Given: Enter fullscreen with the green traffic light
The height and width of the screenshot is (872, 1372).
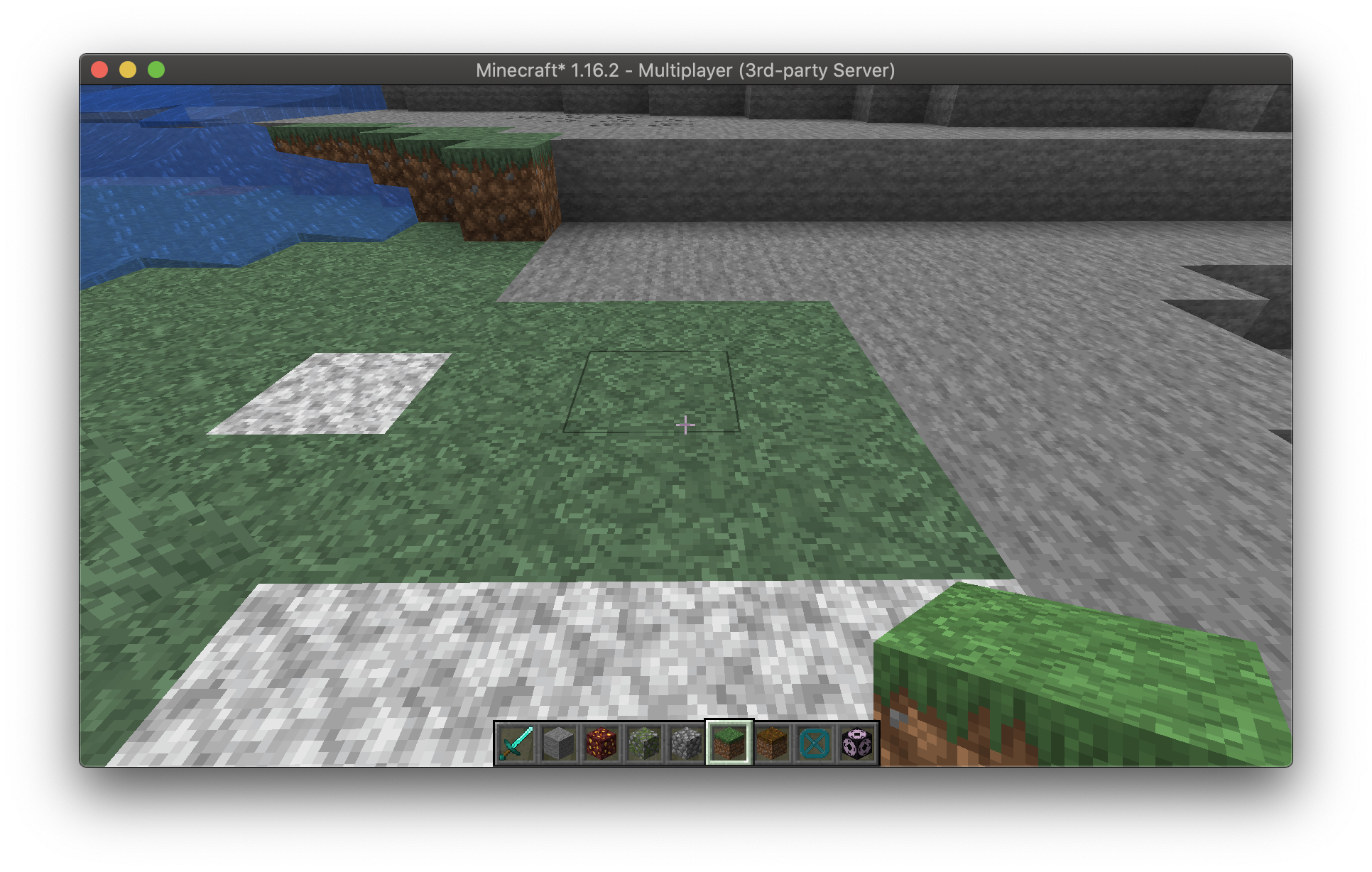Looking at the screenshot, I should pyautogui.click(x=155, y=69).
